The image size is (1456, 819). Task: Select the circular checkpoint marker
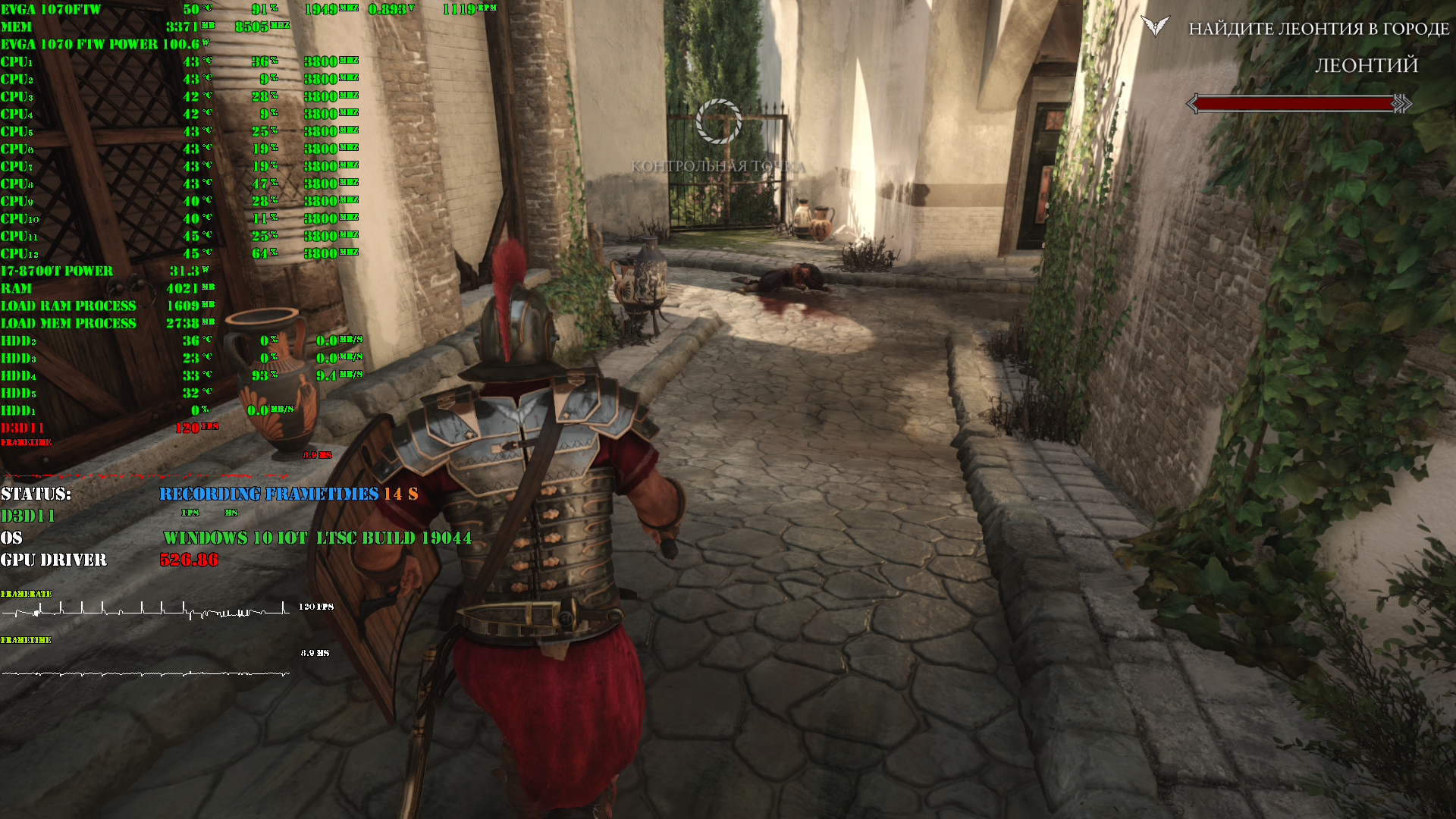pyautogui.click(x=718, y=121)
